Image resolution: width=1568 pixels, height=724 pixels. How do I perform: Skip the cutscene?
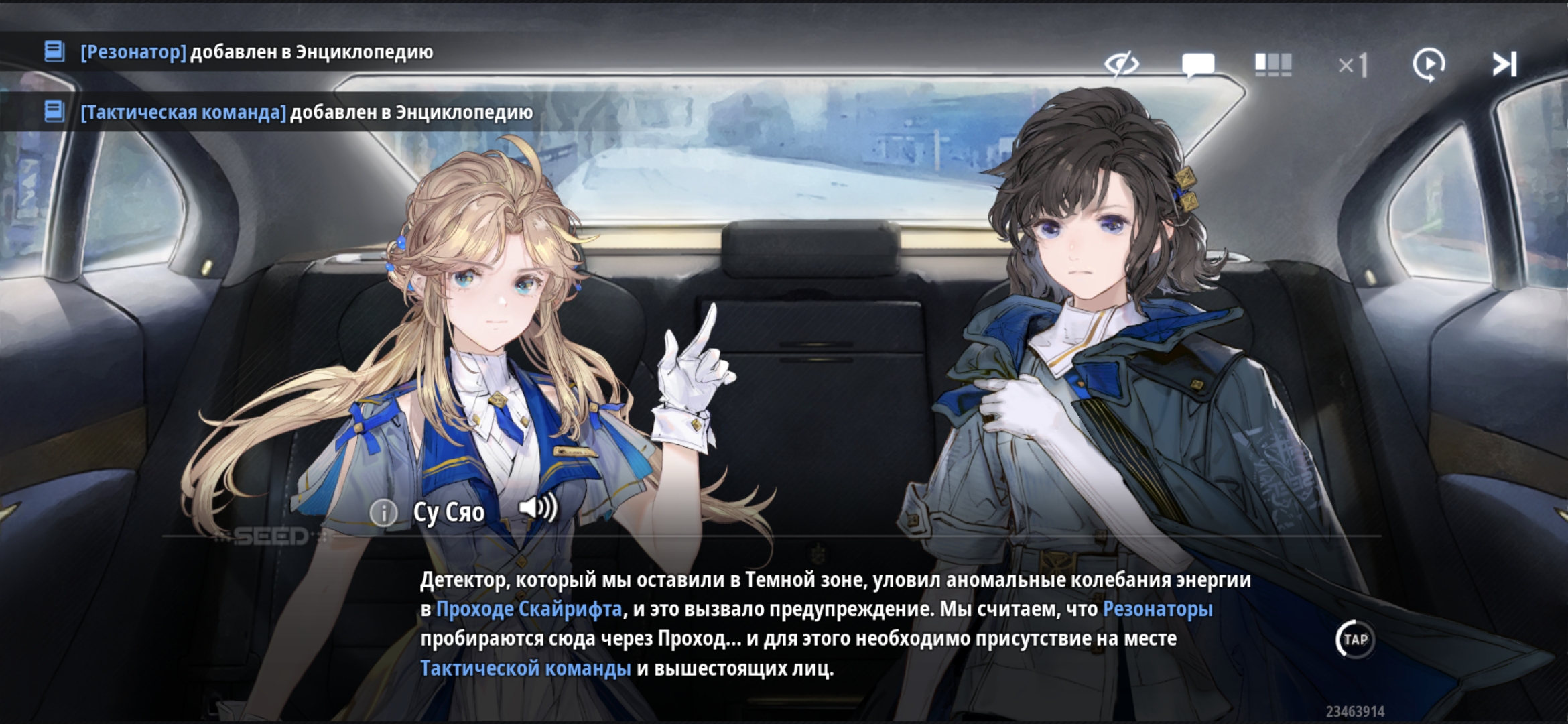coord(1504,65)
